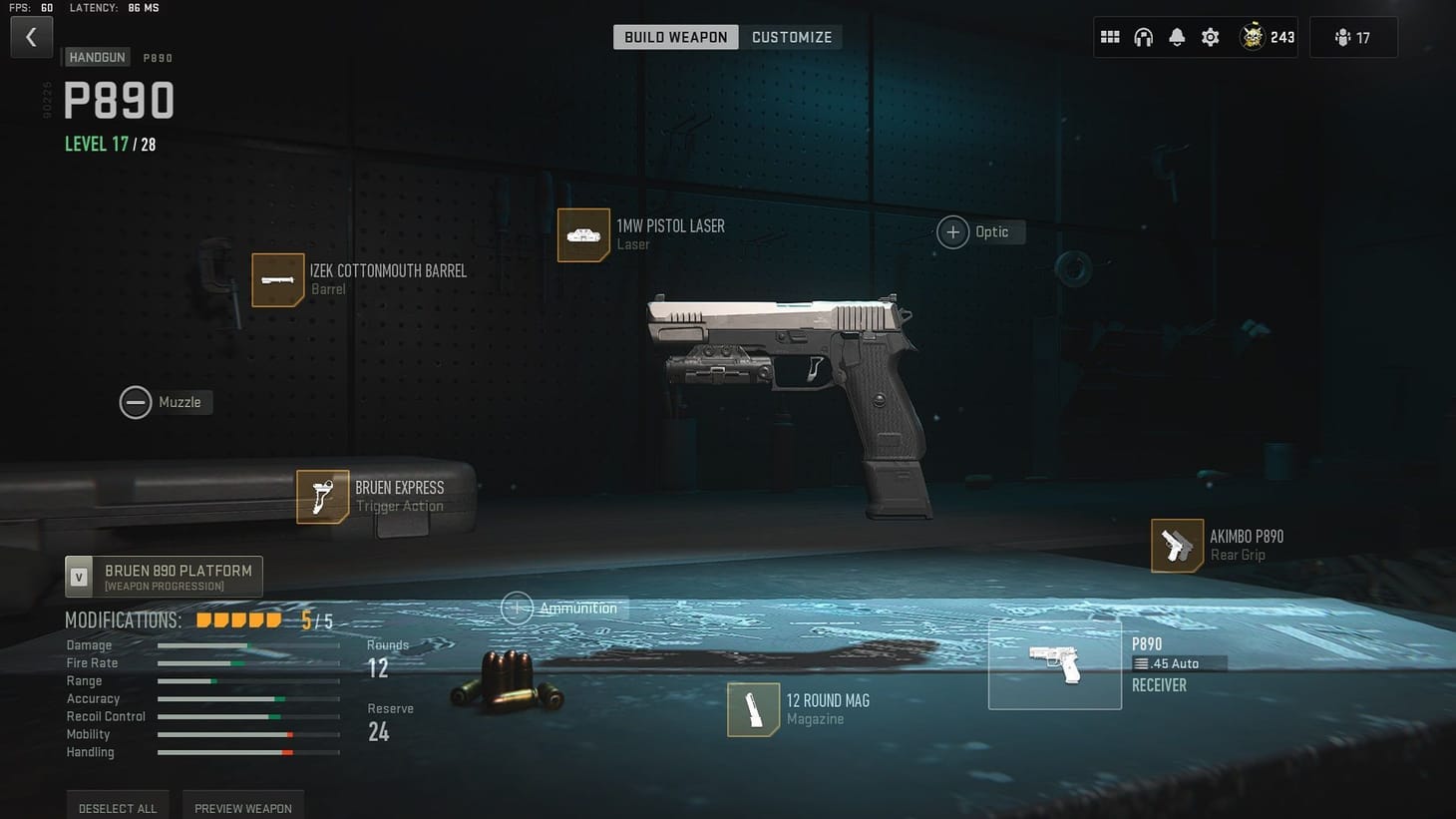Open Preview Weapon

coord(243,808)
